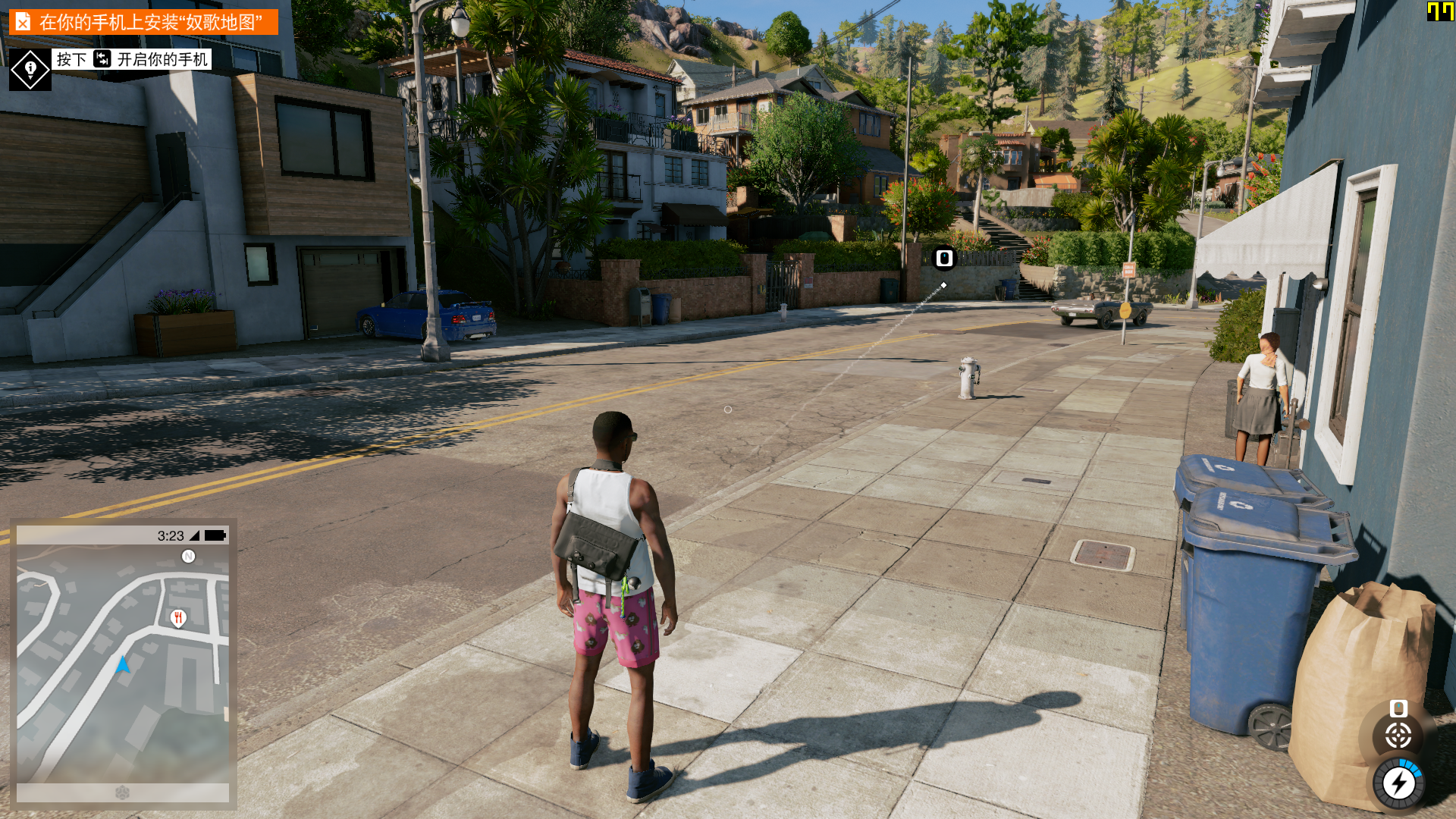Click the diamond hint icon

30,70
